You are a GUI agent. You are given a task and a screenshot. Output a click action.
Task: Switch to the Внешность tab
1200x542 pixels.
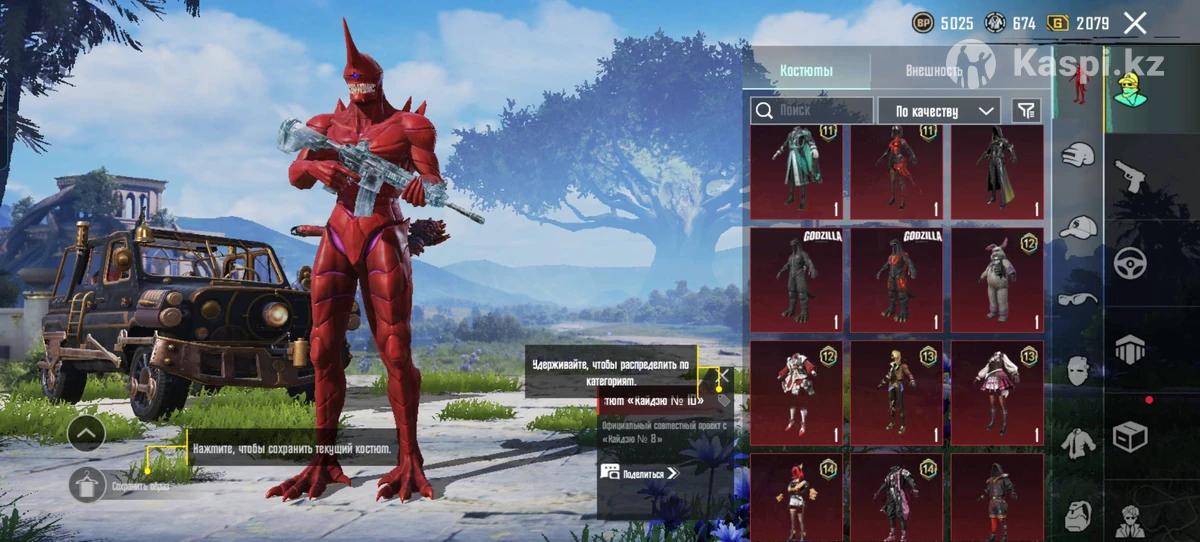tap(932, 71)
